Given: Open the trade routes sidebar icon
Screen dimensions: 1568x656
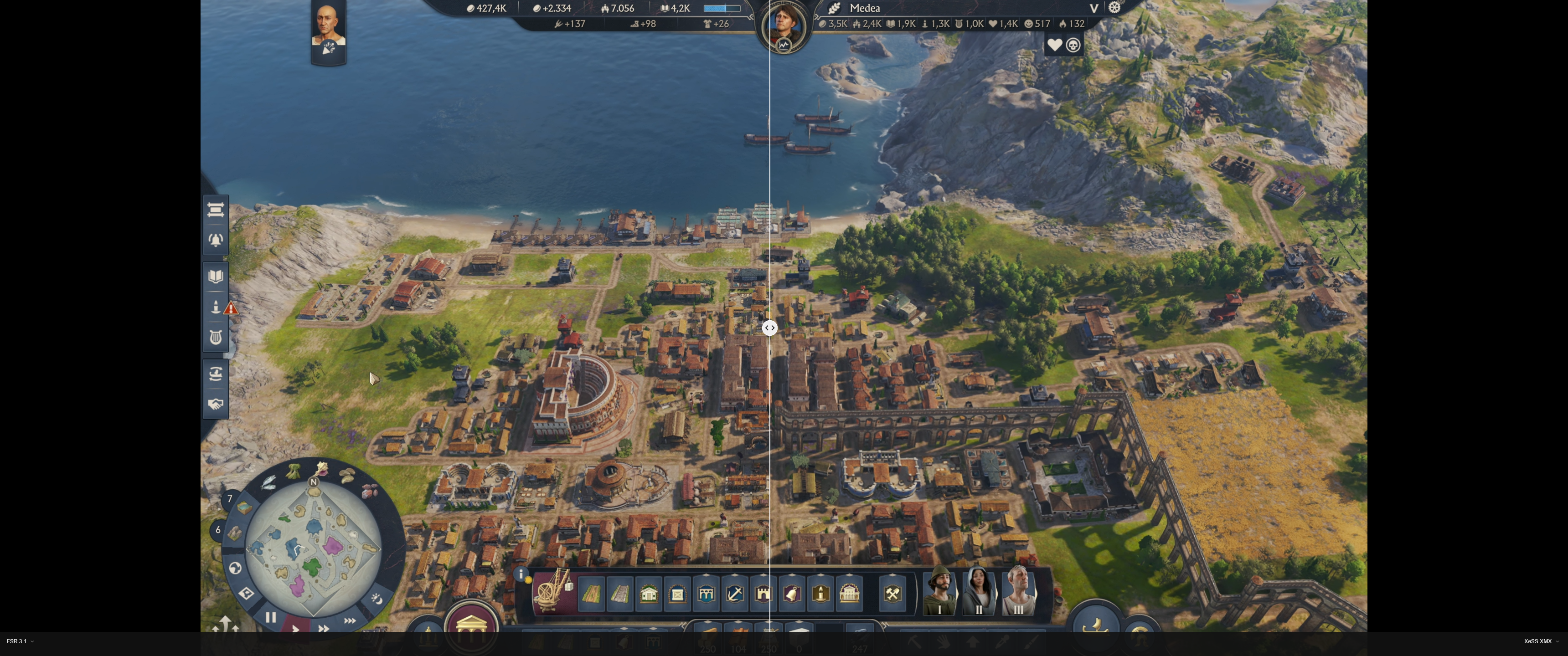Looking at the screenshot, I should [216, 373].
